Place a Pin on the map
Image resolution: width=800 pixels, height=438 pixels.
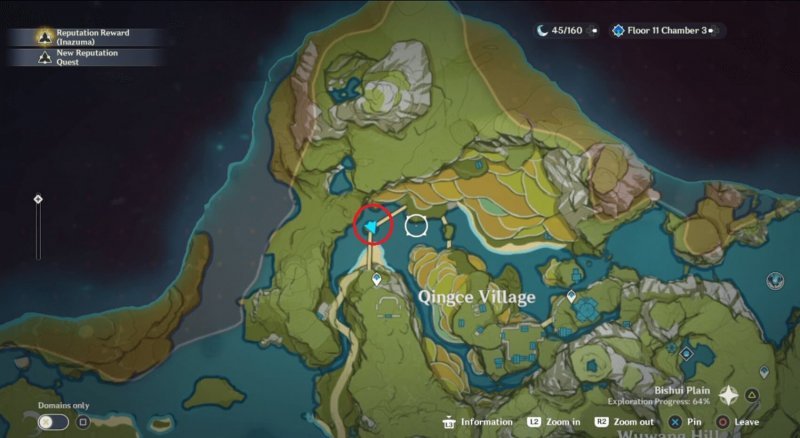(x=688, y=422)
